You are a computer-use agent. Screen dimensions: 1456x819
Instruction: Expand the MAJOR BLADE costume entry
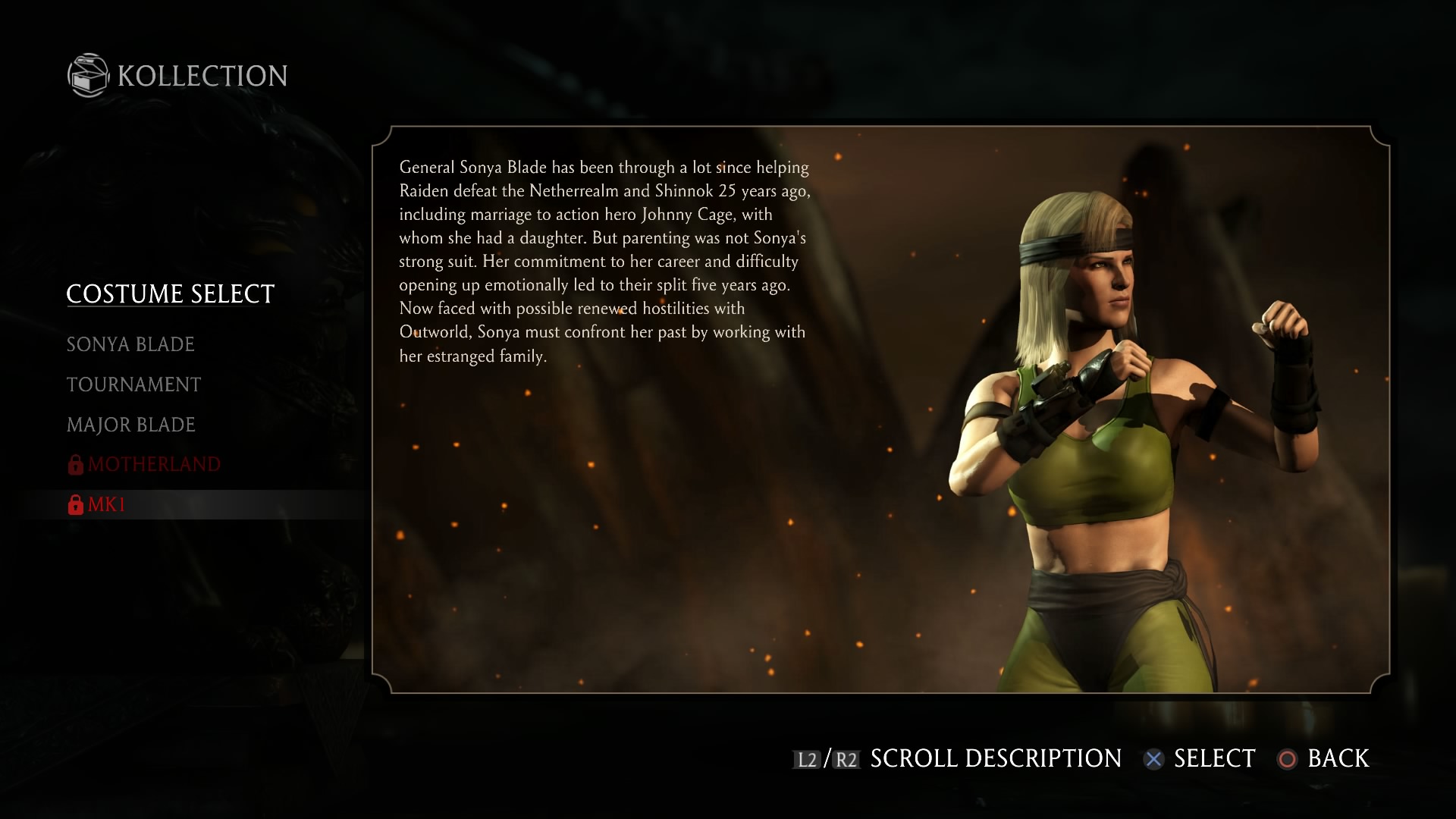(130, 425)
